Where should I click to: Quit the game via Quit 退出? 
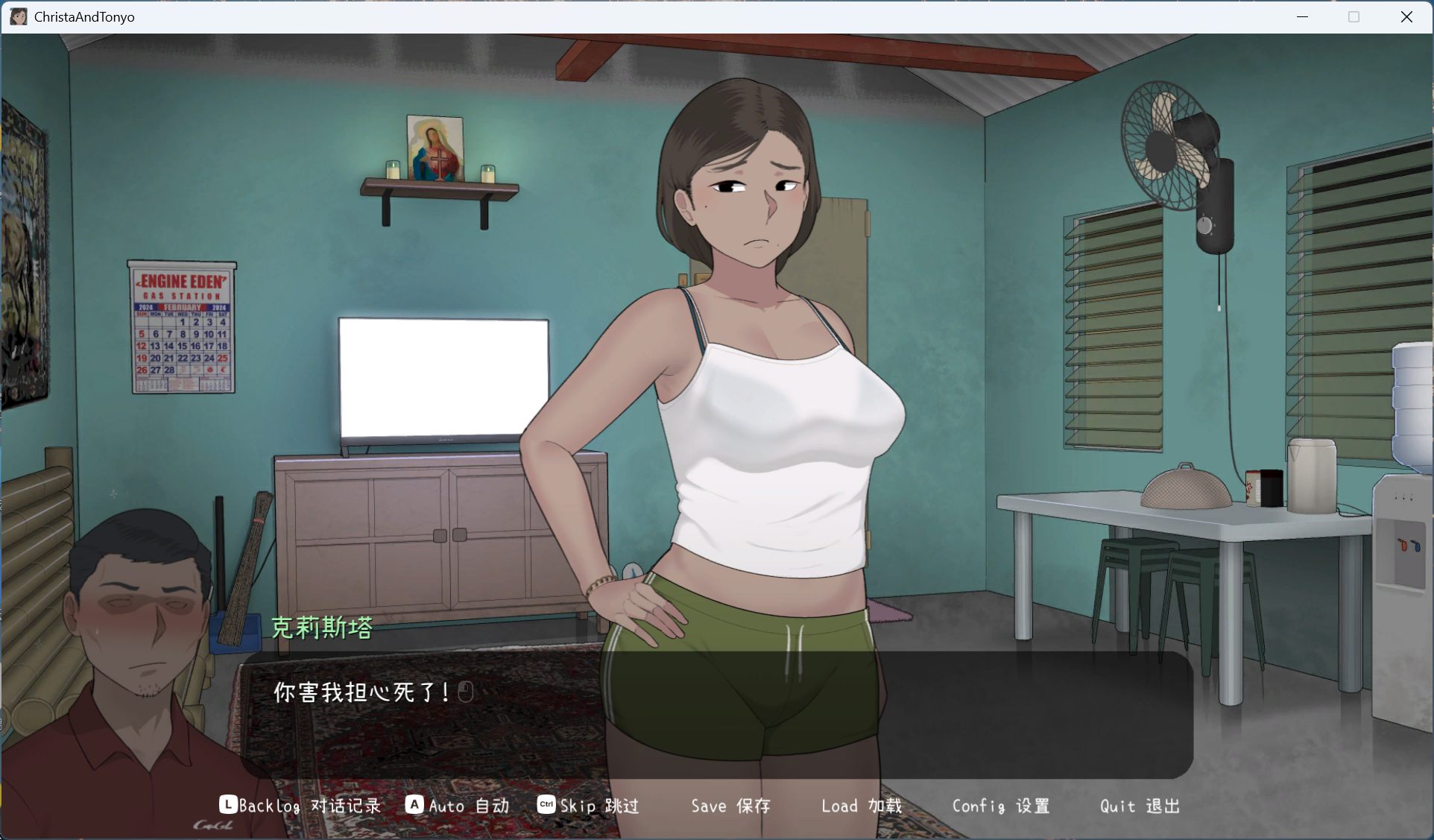[1140, 806]
